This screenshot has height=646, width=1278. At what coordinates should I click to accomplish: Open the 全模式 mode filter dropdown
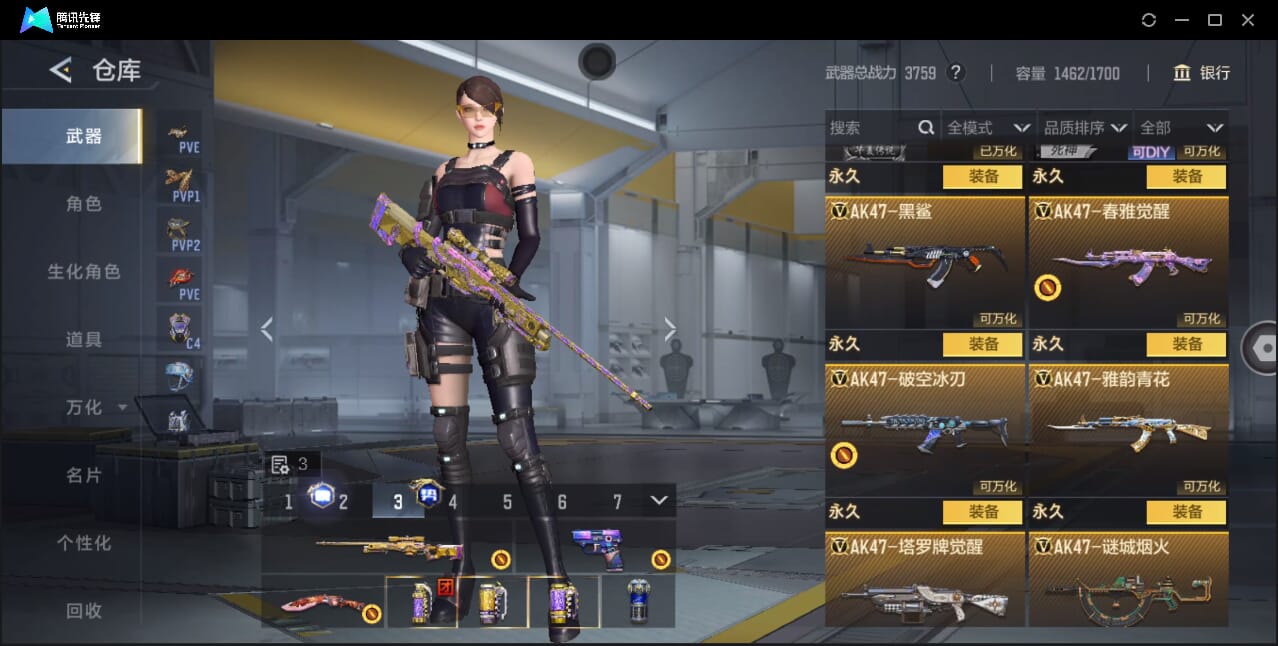[988, 128]
